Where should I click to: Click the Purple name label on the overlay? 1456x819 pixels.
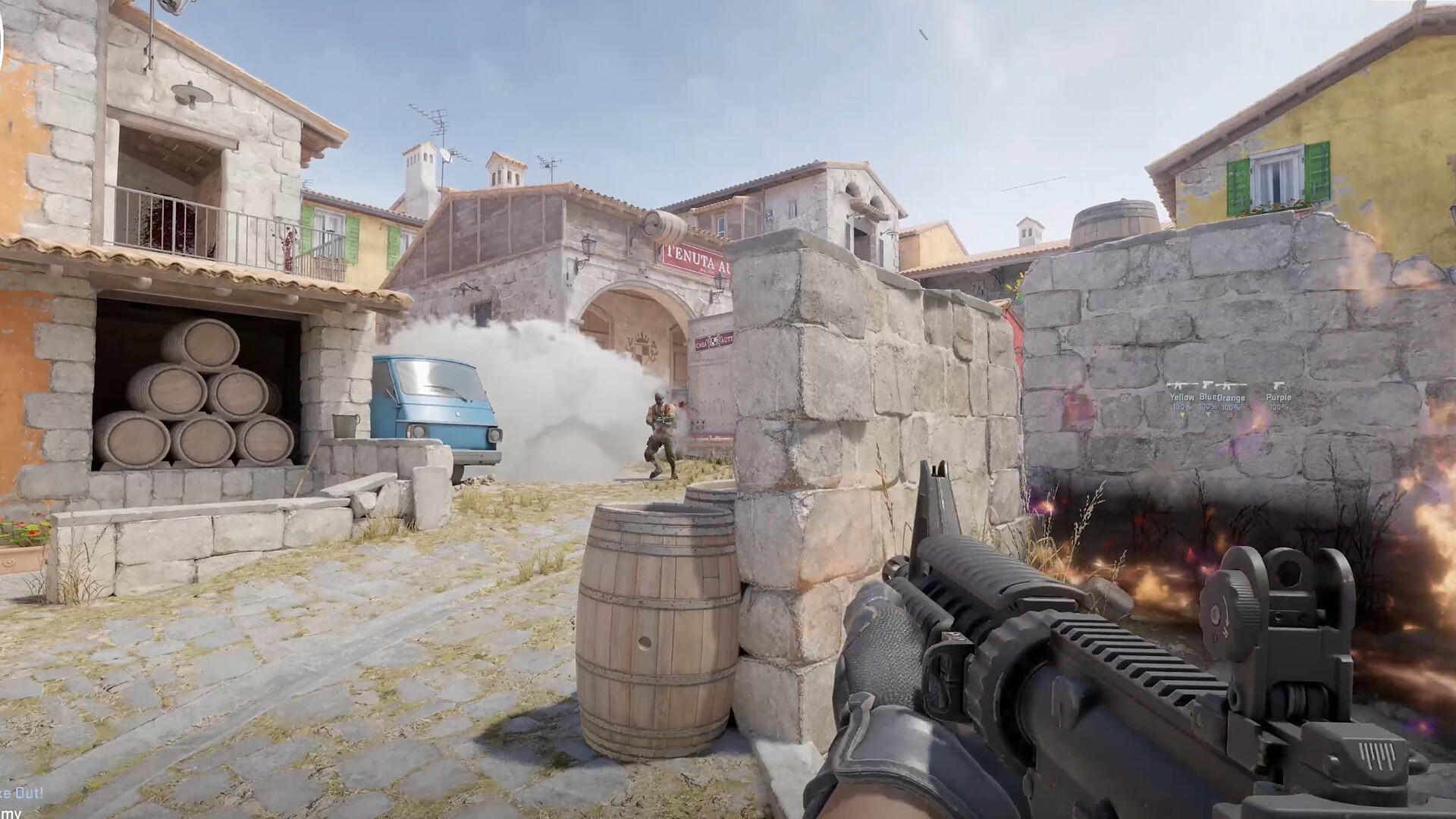pyautogui.click(x=1279, y=397)
